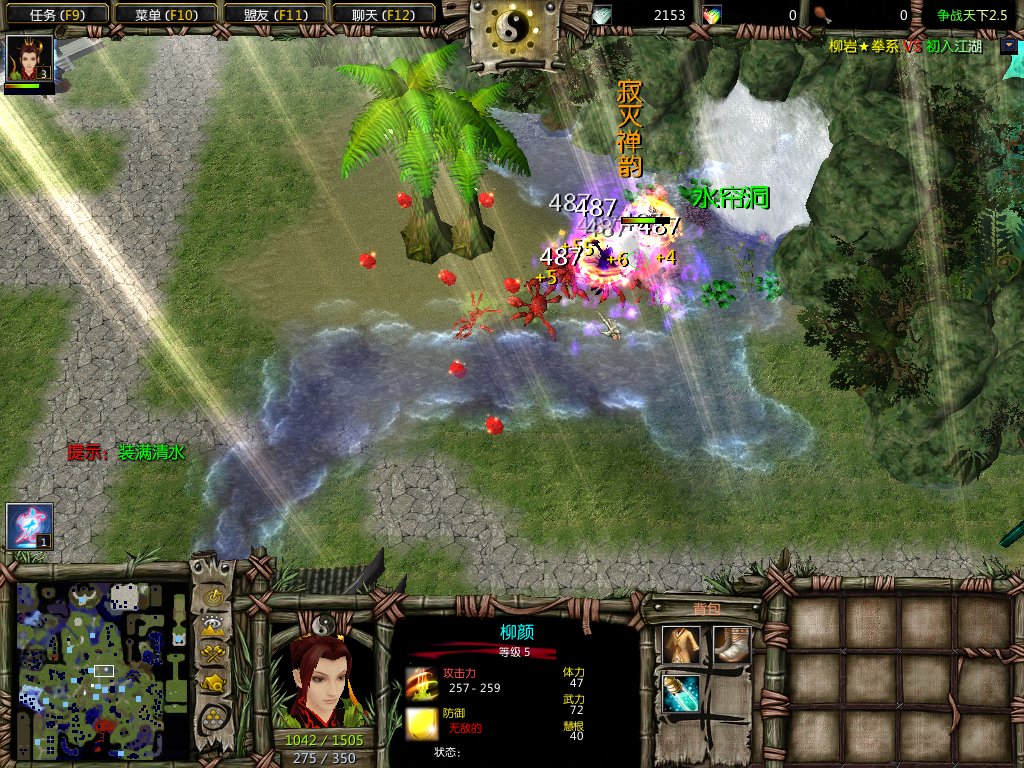Select the white boots inventory item
This screenshot has height=768, width=1024.
[731, 646]
